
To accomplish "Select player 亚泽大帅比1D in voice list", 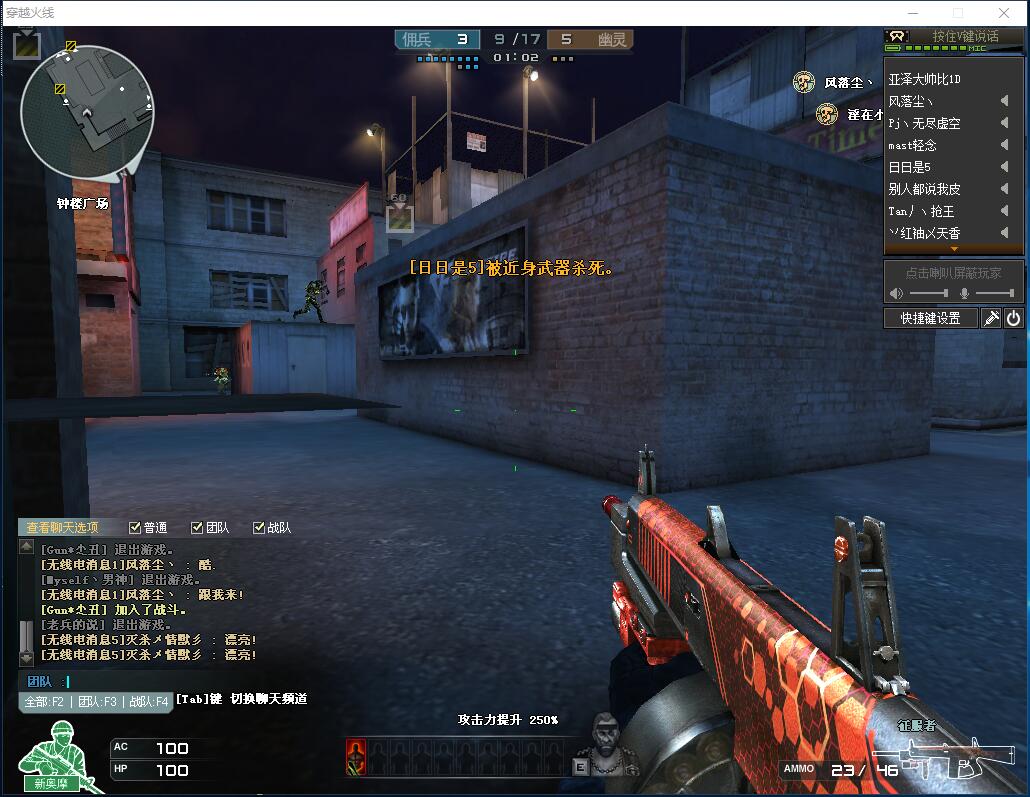I will [x=924, y=79].
